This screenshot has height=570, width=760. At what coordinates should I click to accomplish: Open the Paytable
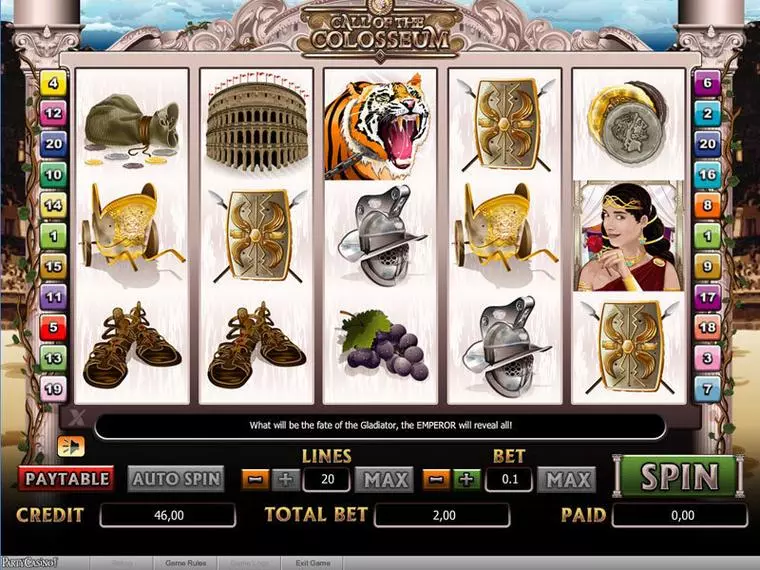point(67,479)
